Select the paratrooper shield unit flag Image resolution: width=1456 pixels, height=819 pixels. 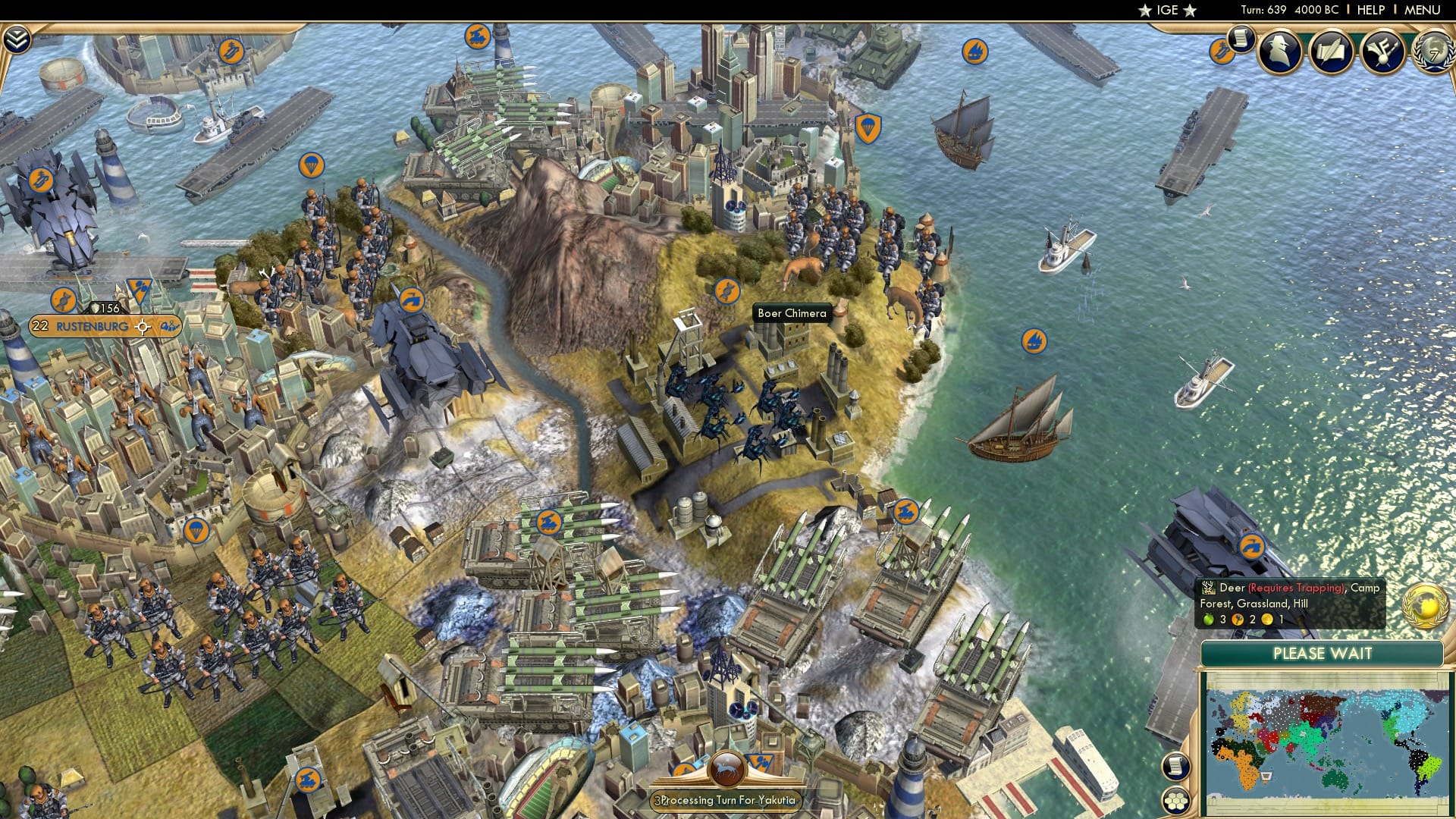coord(868,126)
